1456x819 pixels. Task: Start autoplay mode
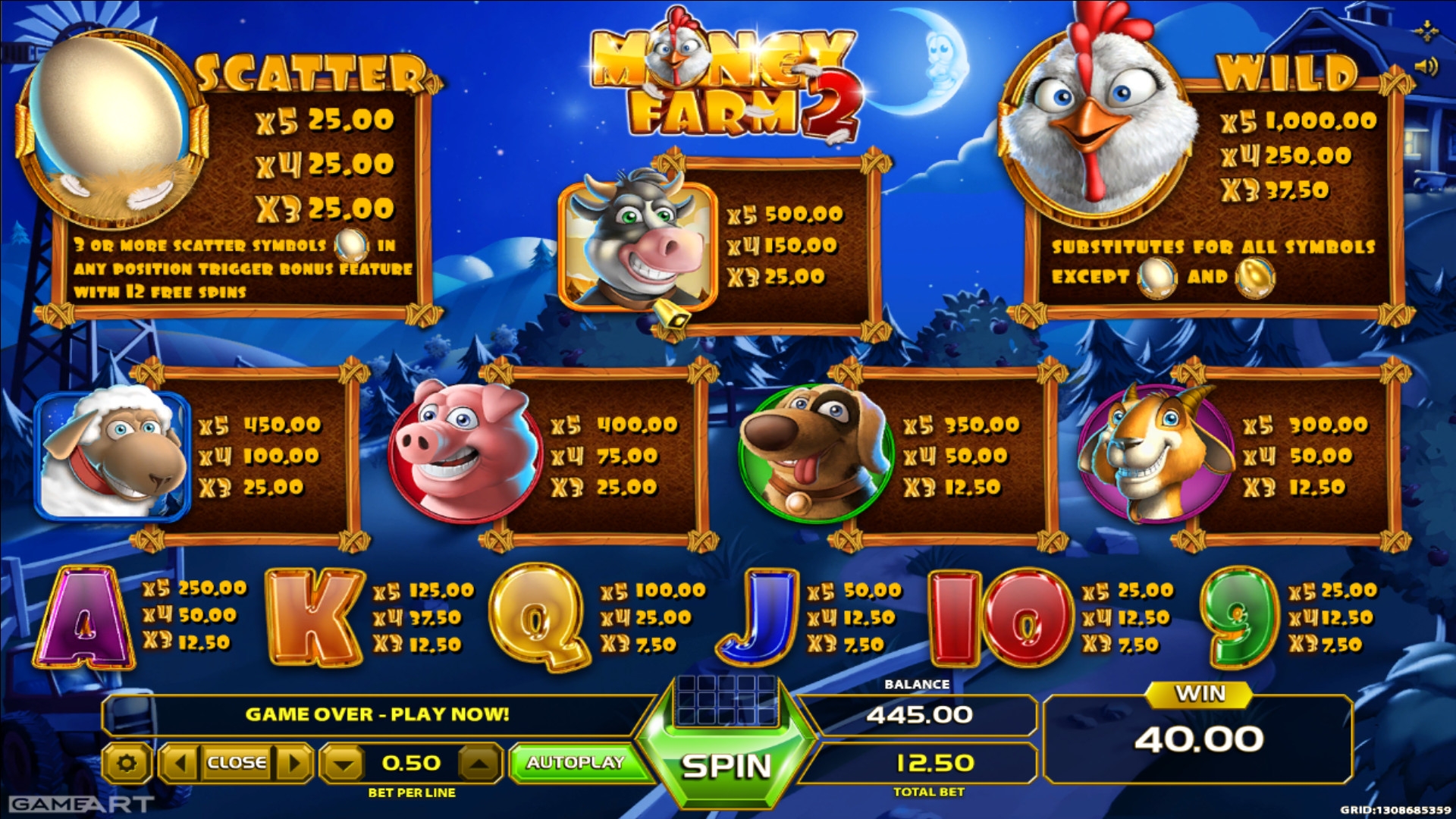[576, 762]
